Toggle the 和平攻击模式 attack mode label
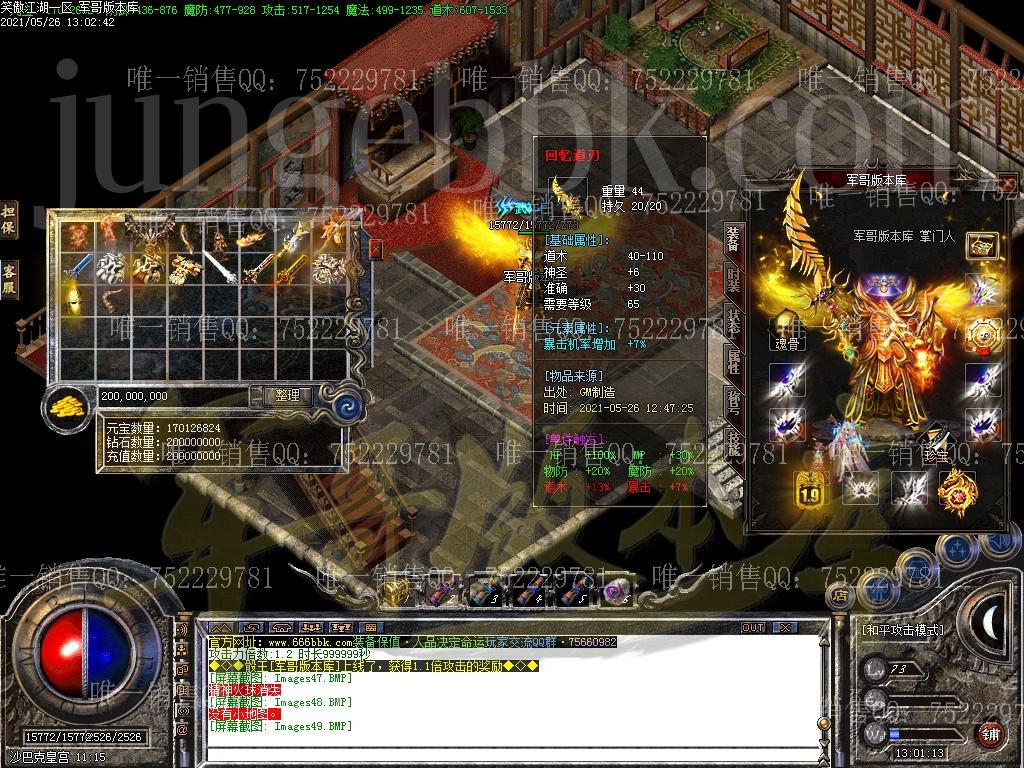This screenshot has width=1024, height=768. [x=903, y=631]
